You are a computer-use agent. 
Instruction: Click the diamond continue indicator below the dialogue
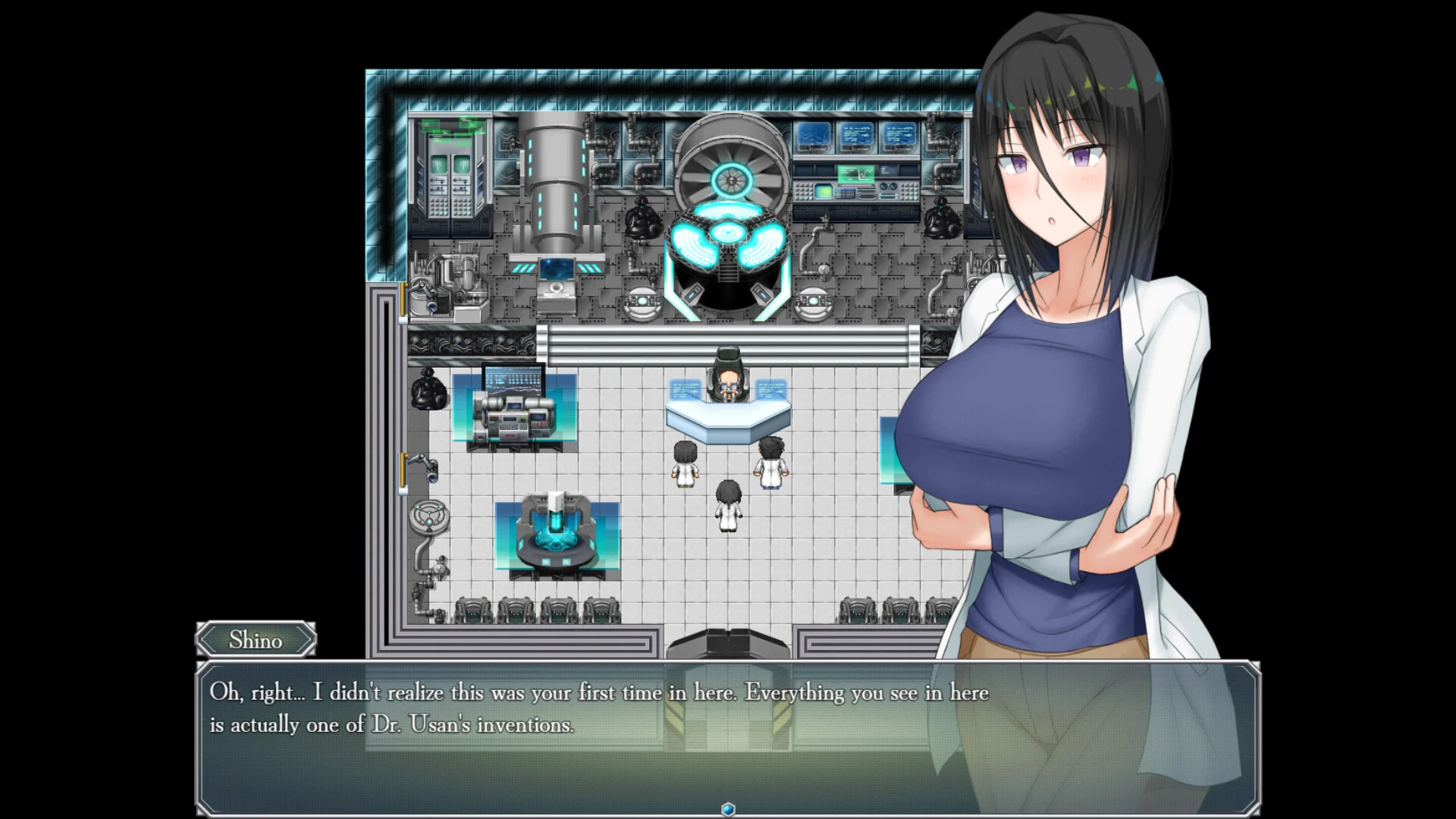tap(727, 809)
